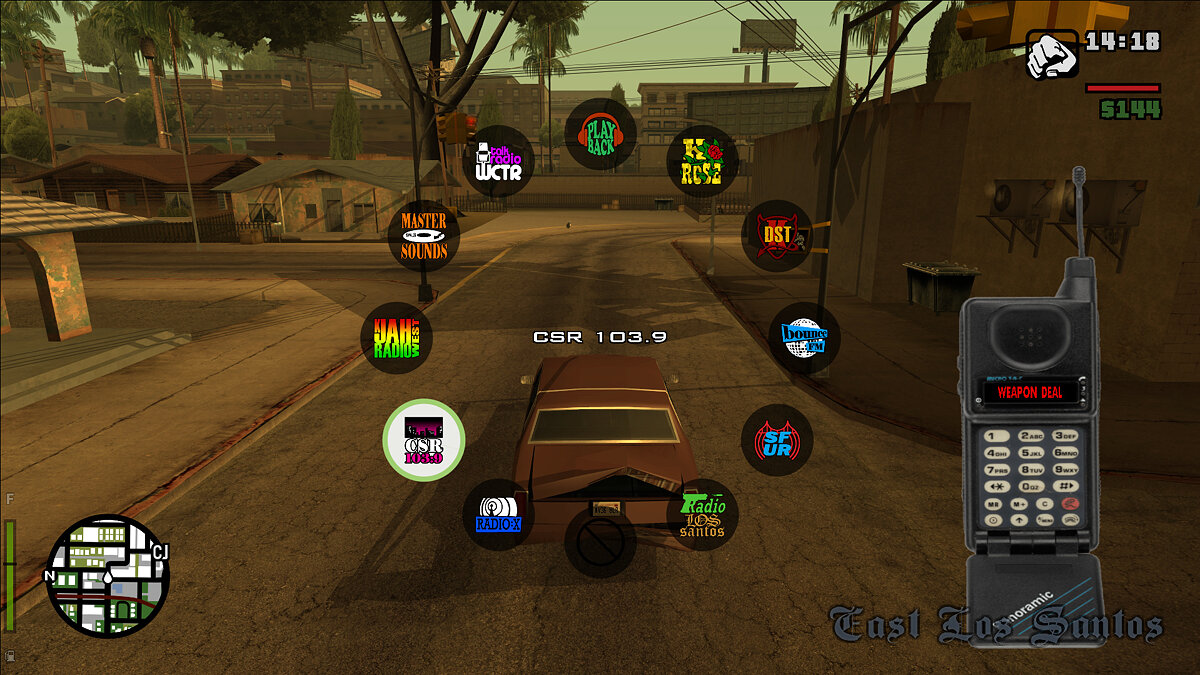Tune to Radio Los Santos
1200x675 pixels.
[702, 514]
